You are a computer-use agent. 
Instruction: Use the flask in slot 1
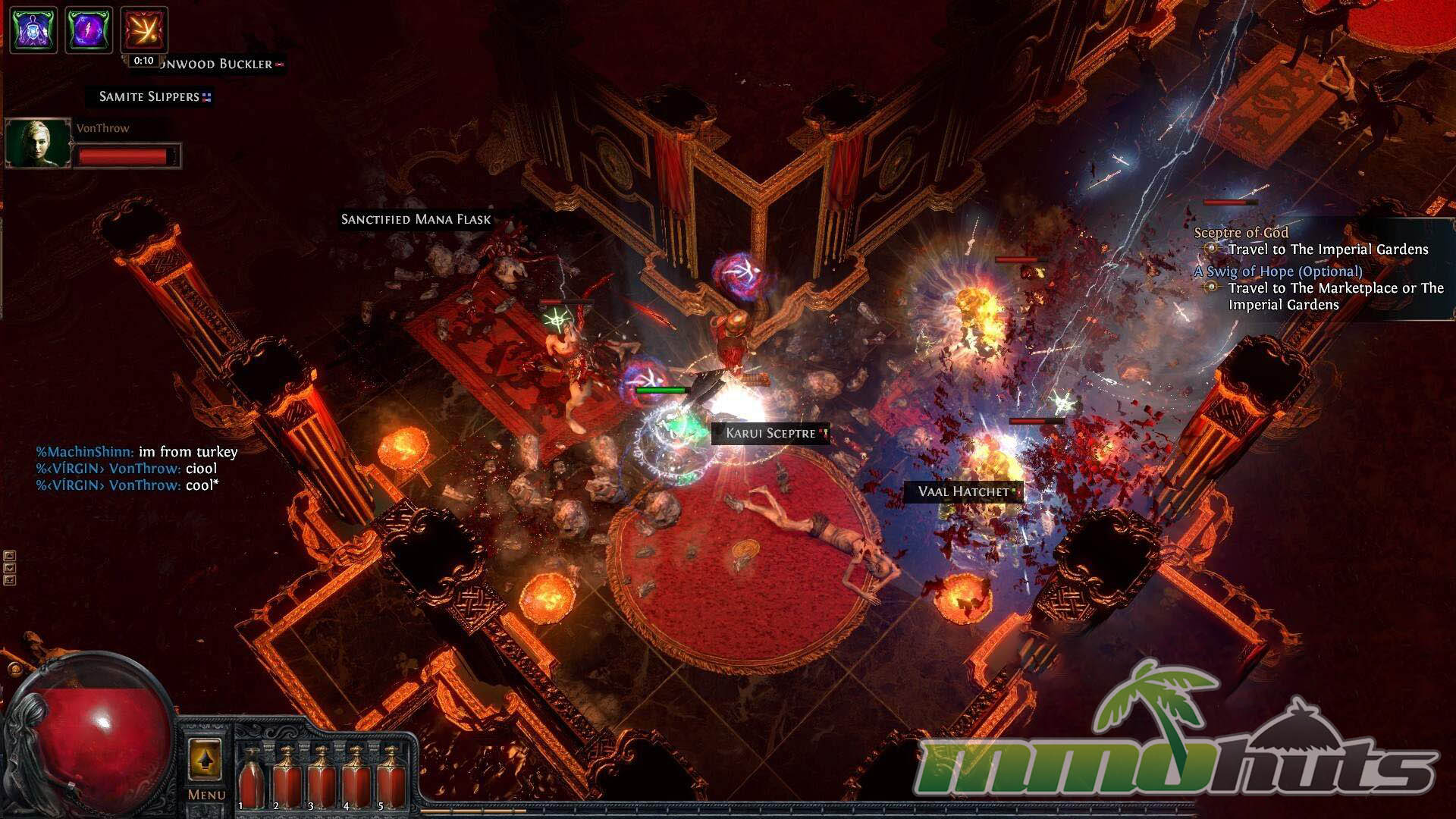[251, 777]
